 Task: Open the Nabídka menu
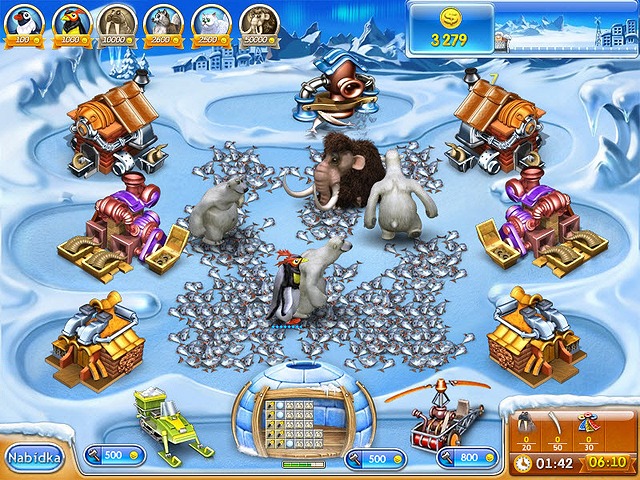[x=33, y=458]
